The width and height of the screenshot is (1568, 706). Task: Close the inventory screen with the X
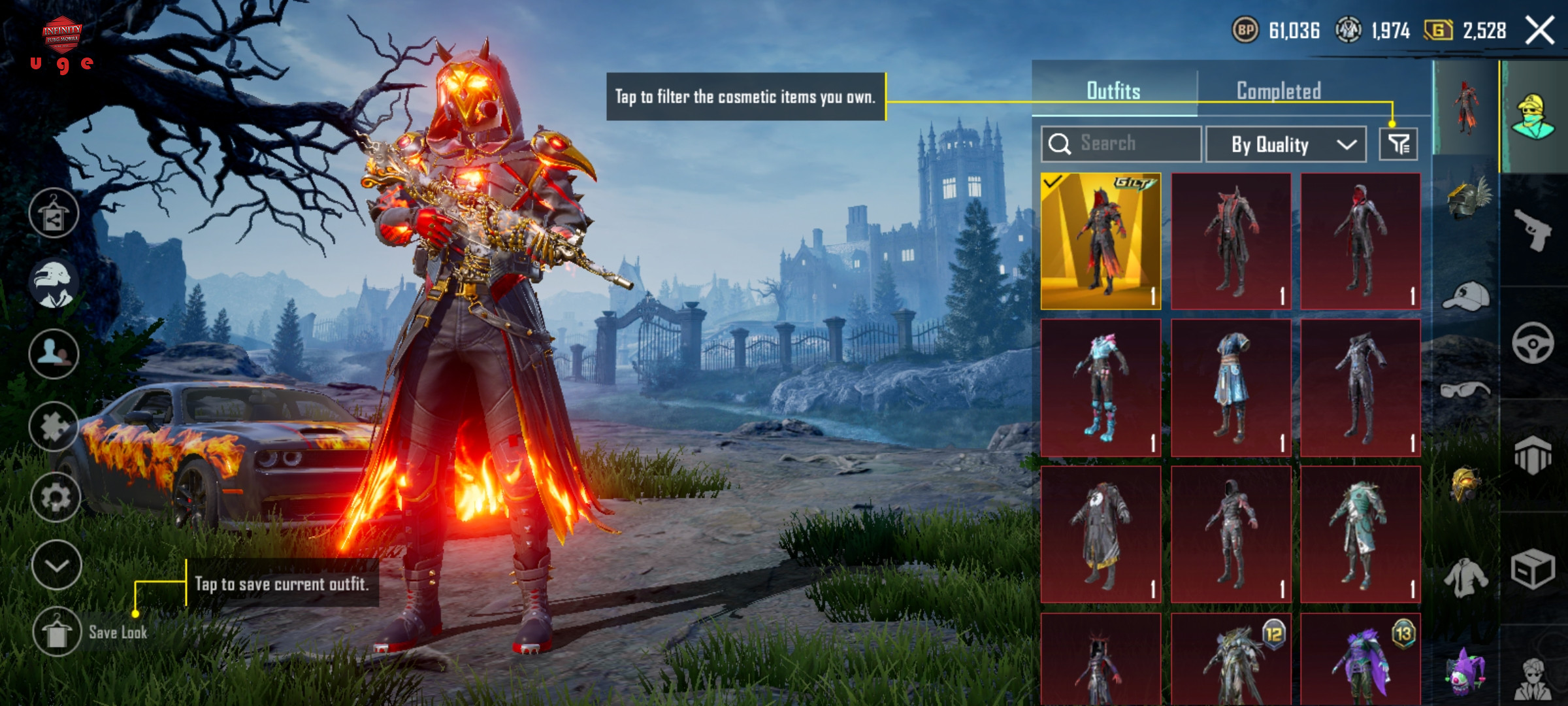[1539, 31]
